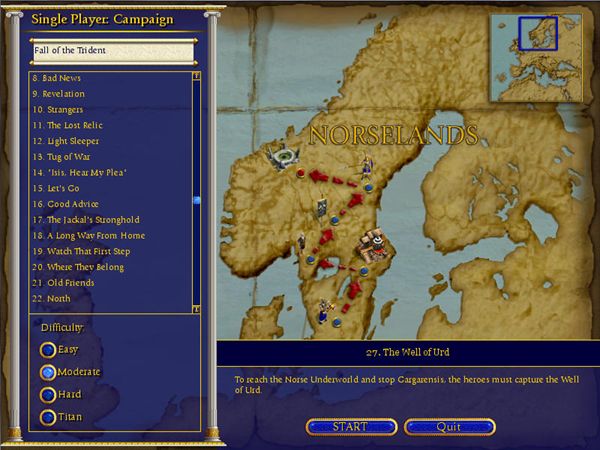Viewport: 600px width, 450px height.
Task: Select scenario 21. Old Friends
Action: coord(65,282)
